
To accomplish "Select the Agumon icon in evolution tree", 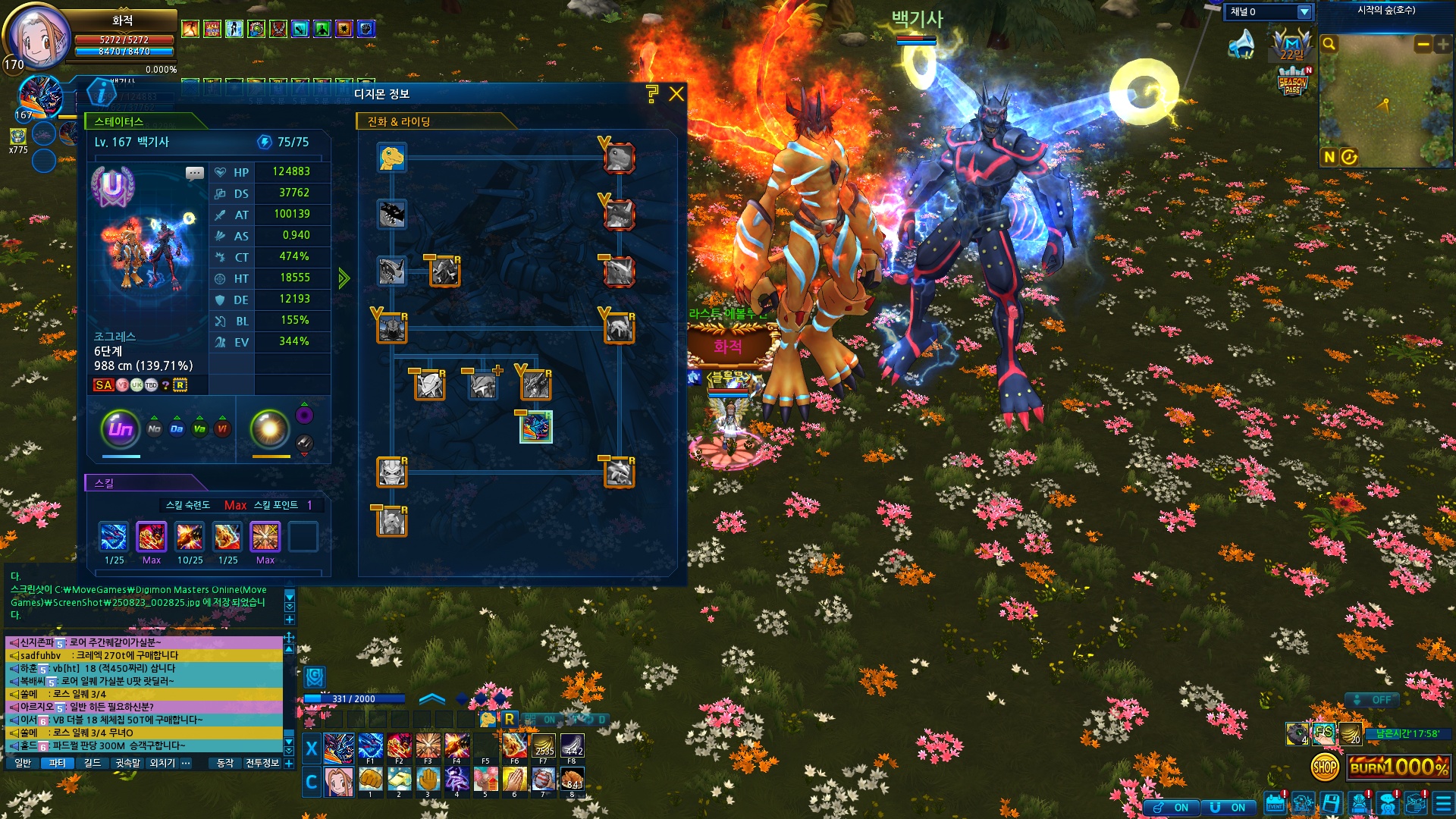I will tap(392, 158).
